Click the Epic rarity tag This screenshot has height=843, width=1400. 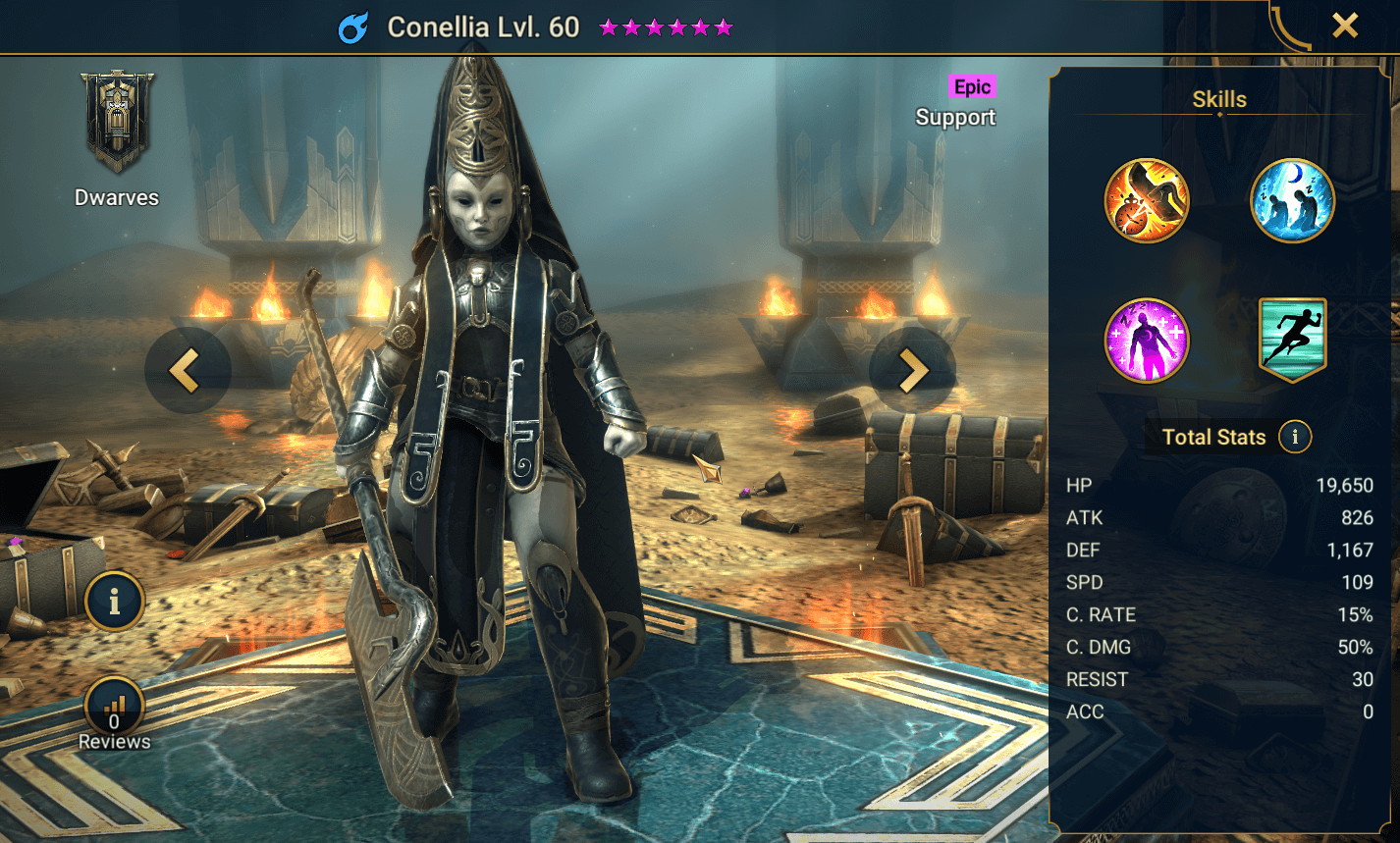(x=972, y=87)
